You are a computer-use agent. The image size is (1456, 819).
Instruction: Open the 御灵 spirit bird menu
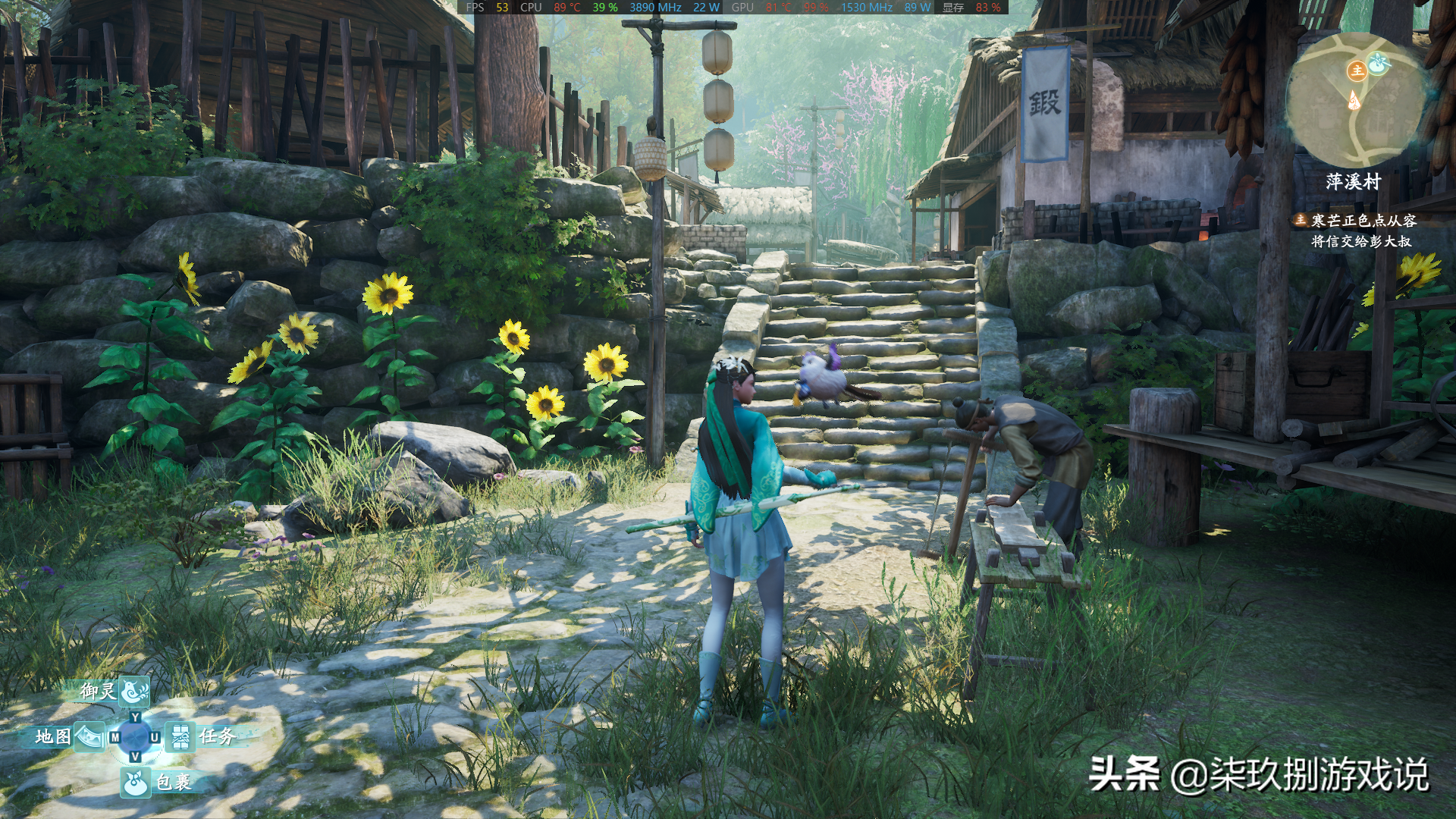coord(134,690)
